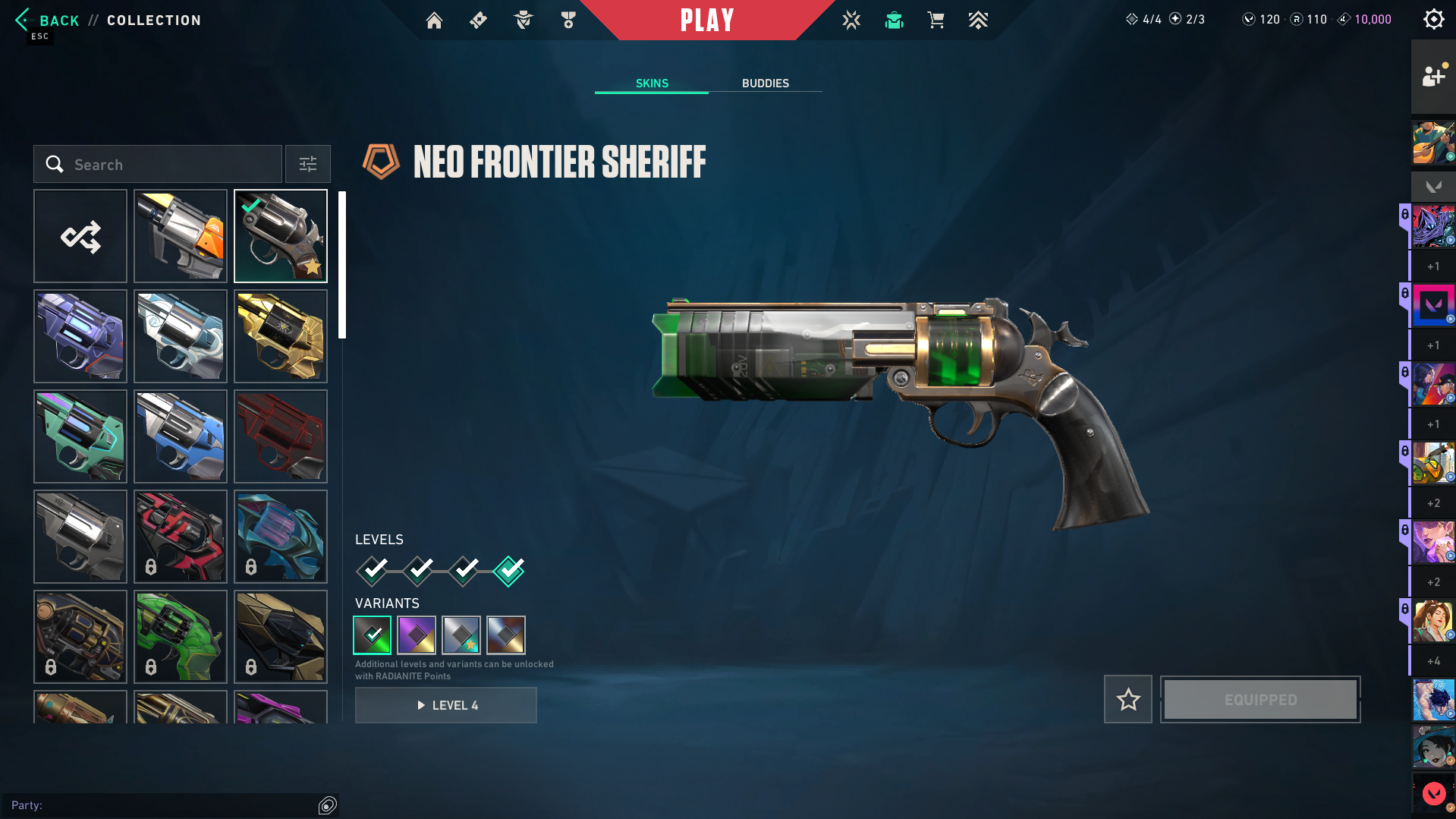Image resolution: width=1456 pixels, height=819 pixels.
Task: Click the big PLAY button
Action: click(706, 20)
